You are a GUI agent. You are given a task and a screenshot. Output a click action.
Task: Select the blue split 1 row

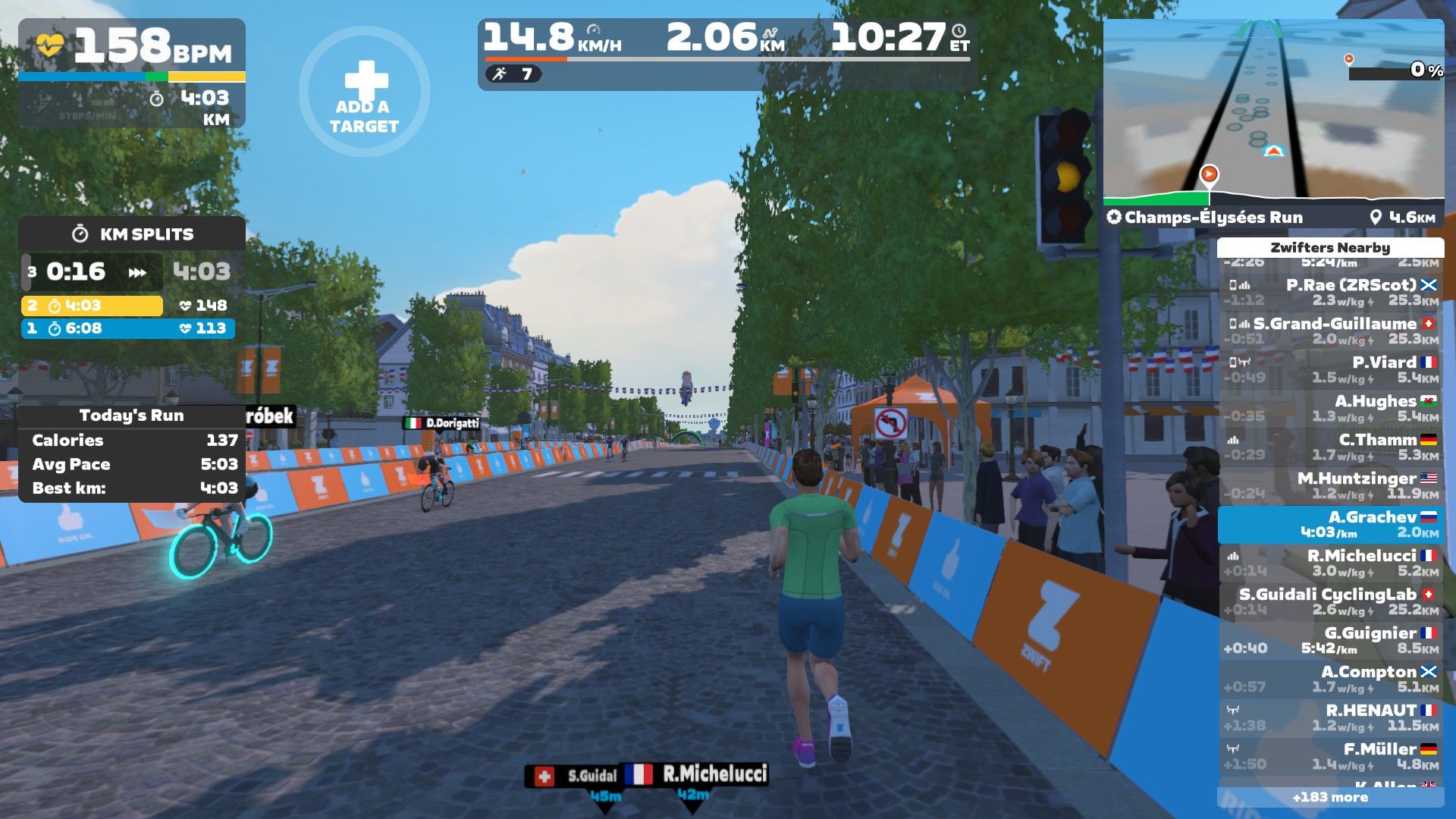pyautogui.click(x=127, y=328)
